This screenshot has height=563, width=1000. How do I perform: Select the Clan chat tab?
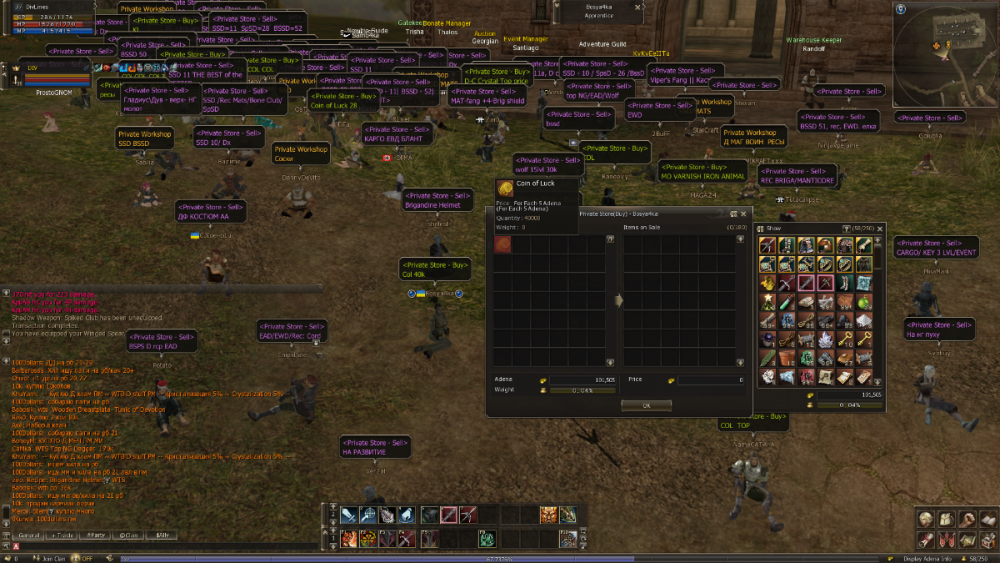[129, 536]
